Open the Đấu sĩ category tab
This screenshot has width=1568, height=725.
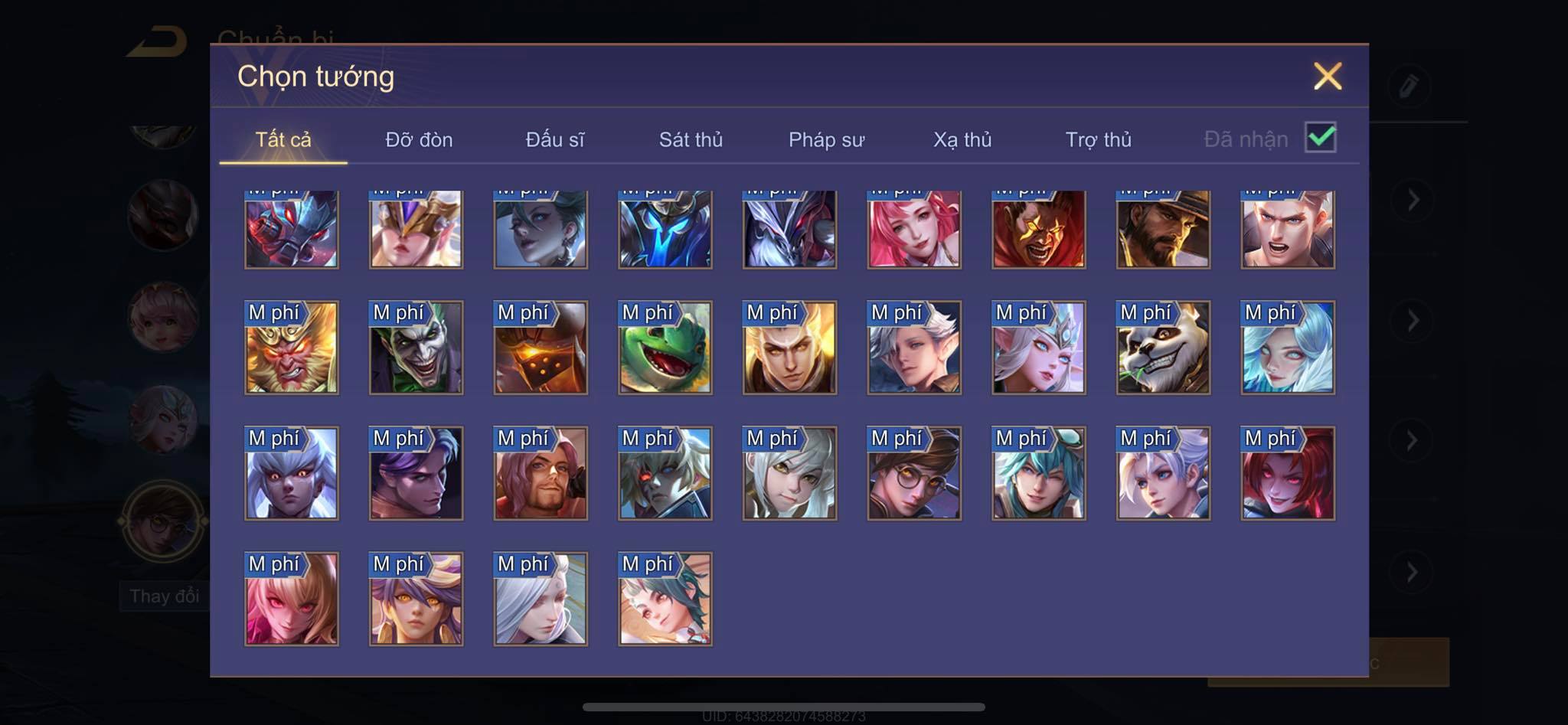554,140
